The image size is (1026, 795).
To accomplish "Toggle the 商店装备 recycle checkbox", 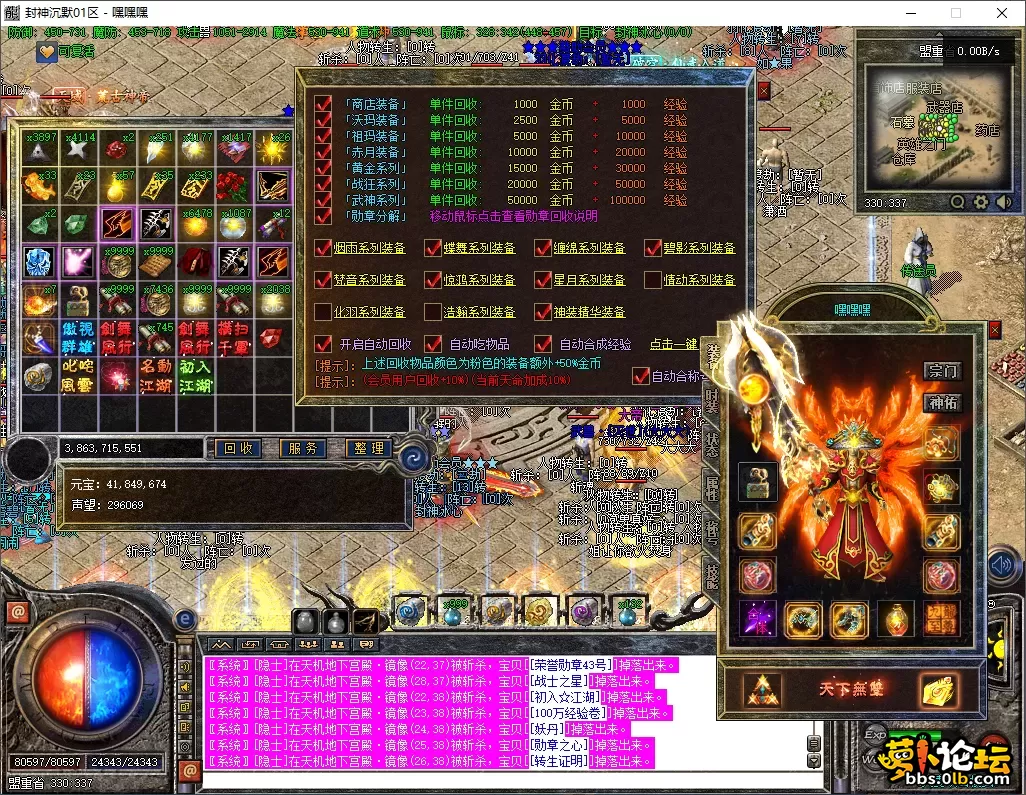I will coord(323,104).
